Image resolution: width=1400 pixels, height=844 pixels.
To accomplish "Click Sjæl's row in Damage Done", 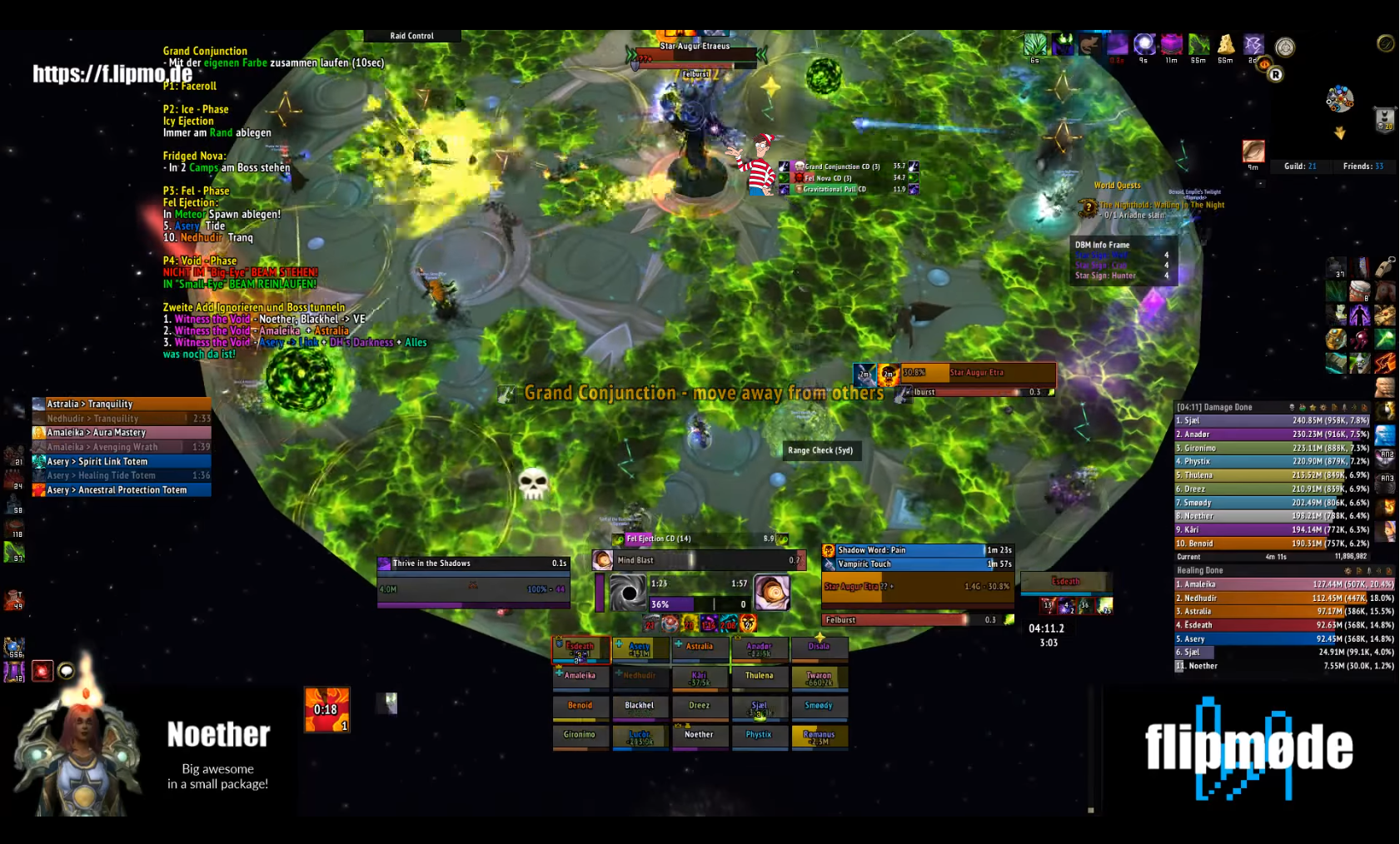I will 1283,421.
